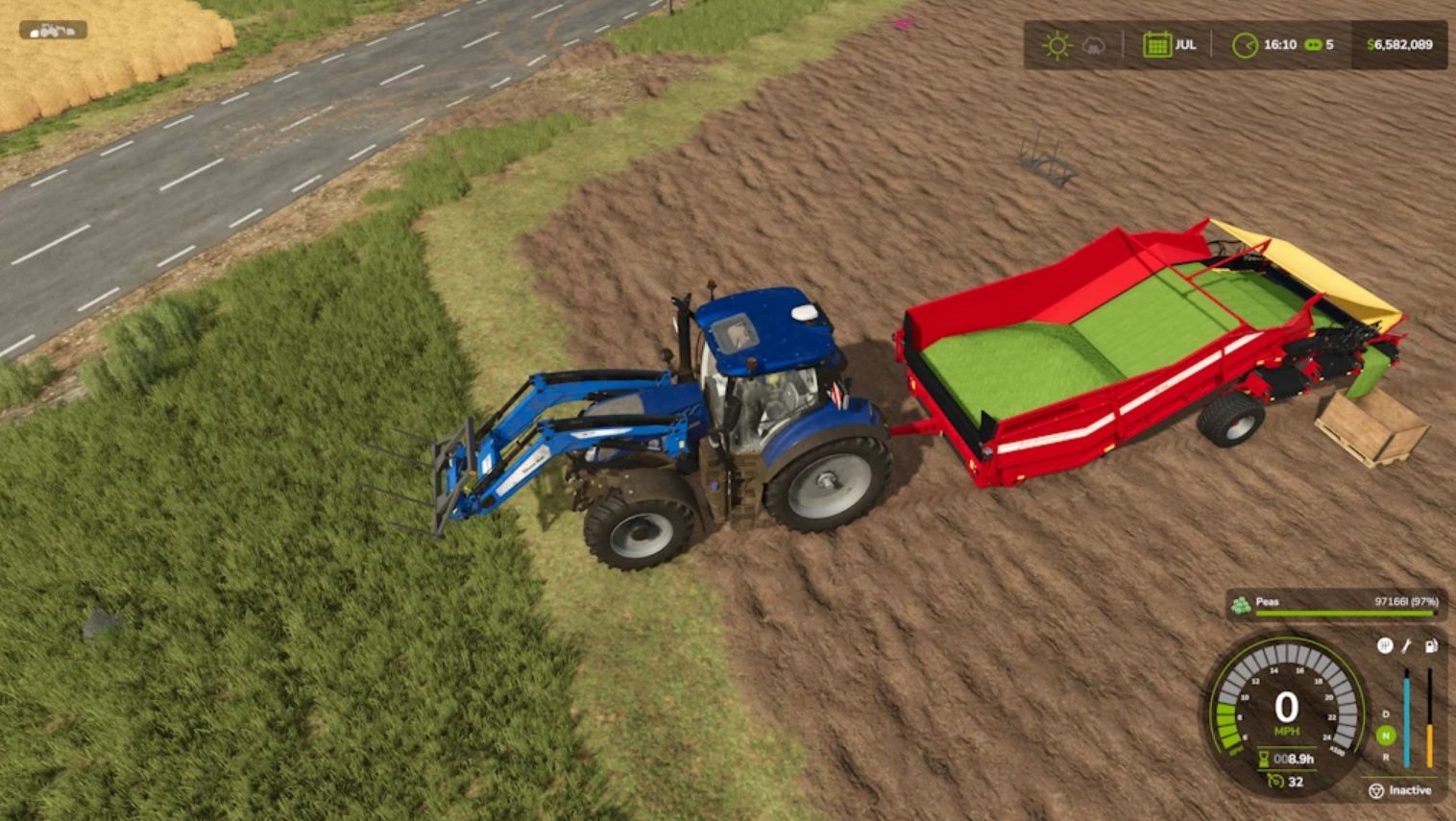
Task: Click the sunny weather icon
Action: 1056,45
